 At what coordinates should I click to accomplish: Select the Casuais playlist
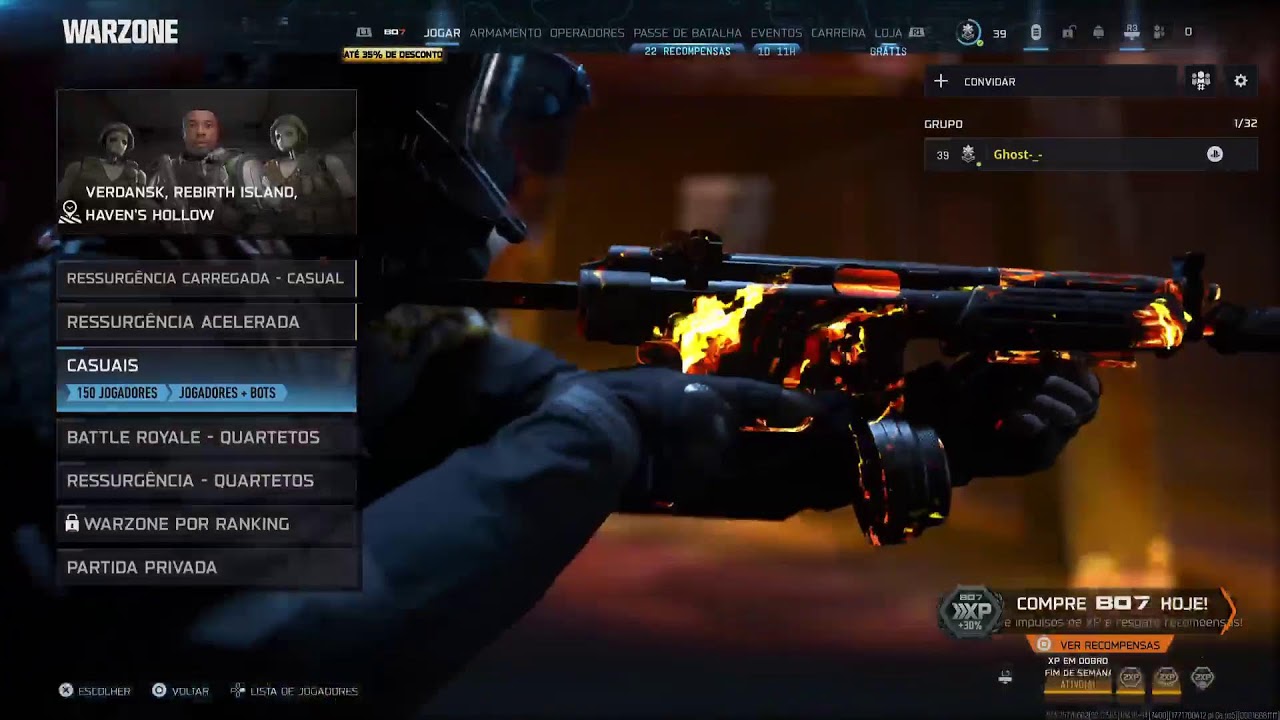click(x=205, y=378)
